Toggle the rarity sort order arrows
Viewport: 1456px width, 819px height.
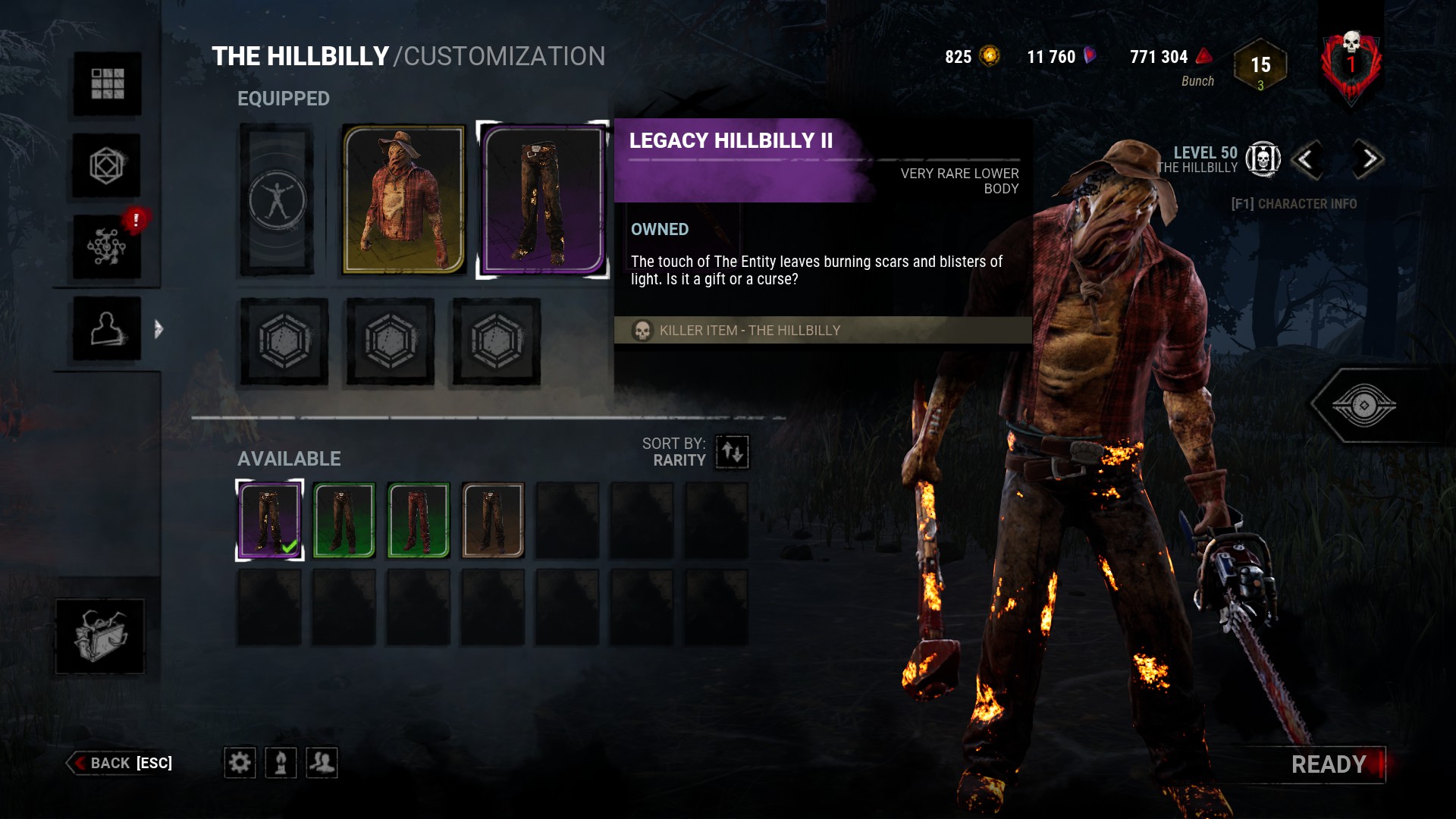[x=730, y=451]
